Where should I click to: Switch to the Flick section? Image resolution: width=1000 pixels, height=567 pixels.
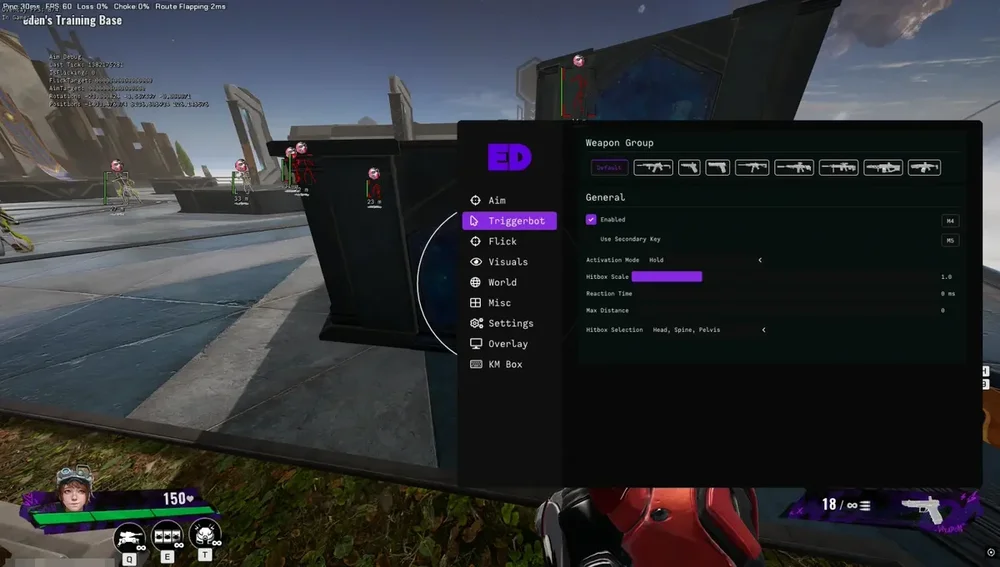click(502, 241)
